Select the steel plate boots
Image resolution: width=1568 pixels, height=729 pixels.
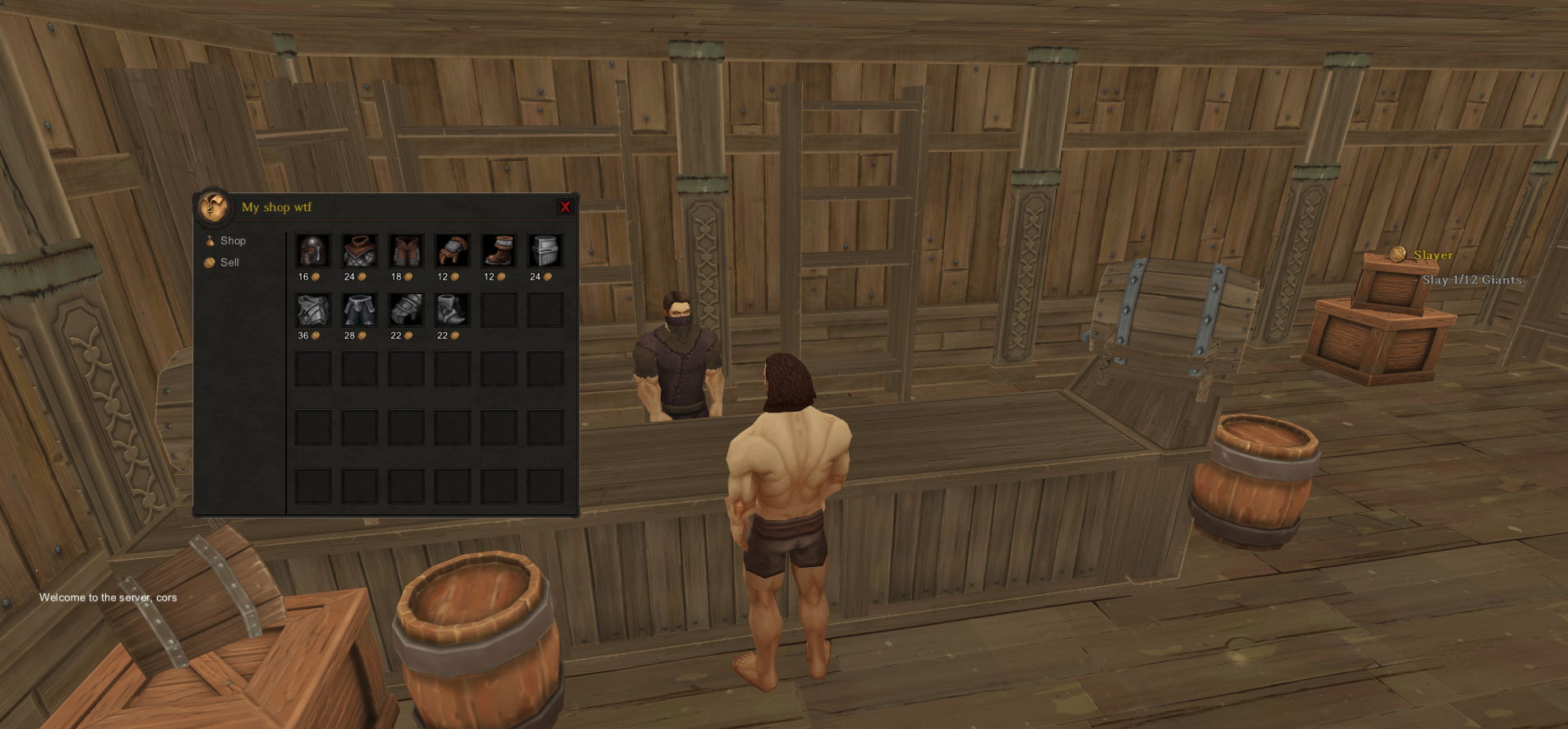coord(452,310)
